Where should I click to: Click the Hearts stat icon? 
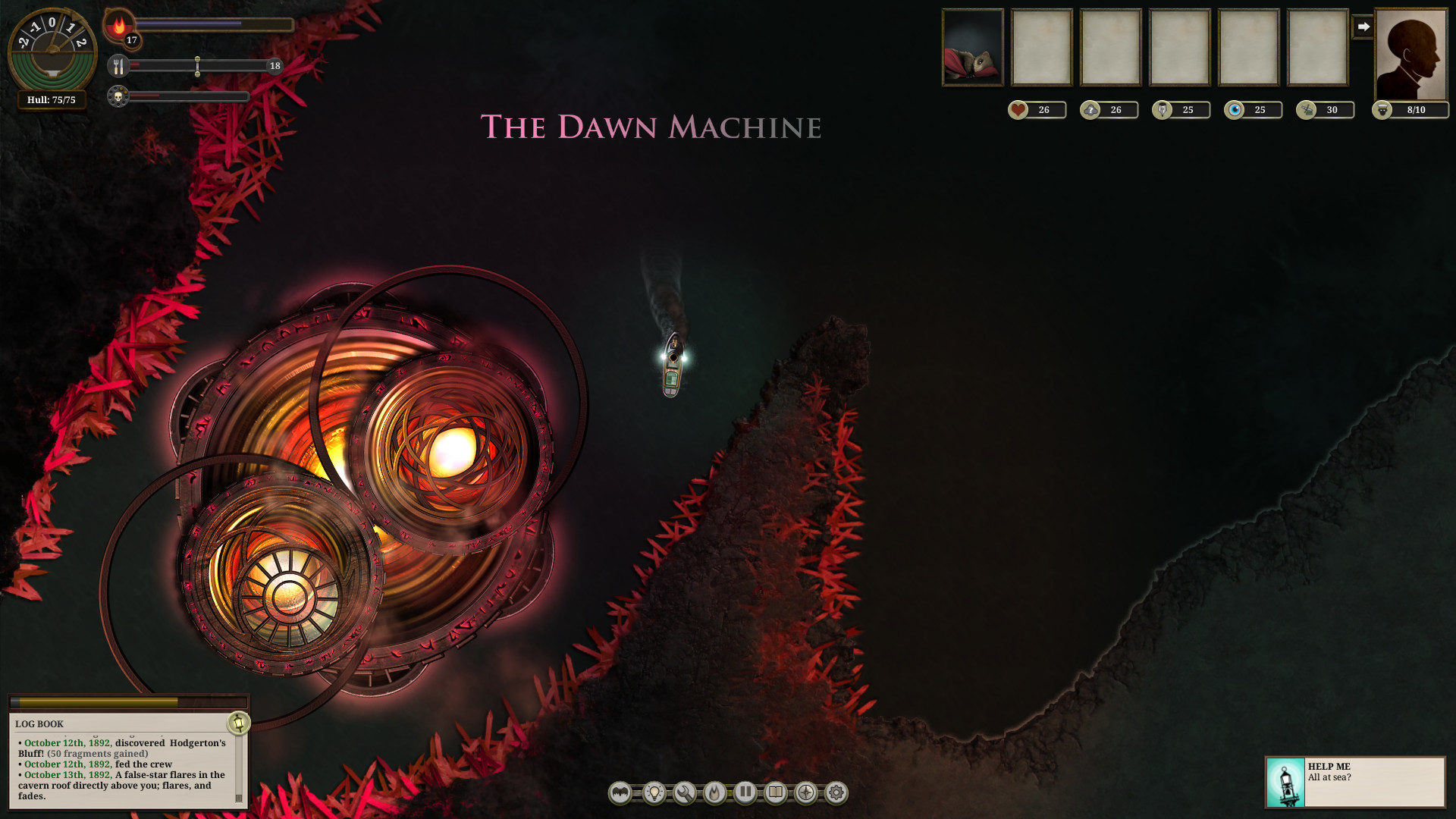click(x=1018, y=109)
